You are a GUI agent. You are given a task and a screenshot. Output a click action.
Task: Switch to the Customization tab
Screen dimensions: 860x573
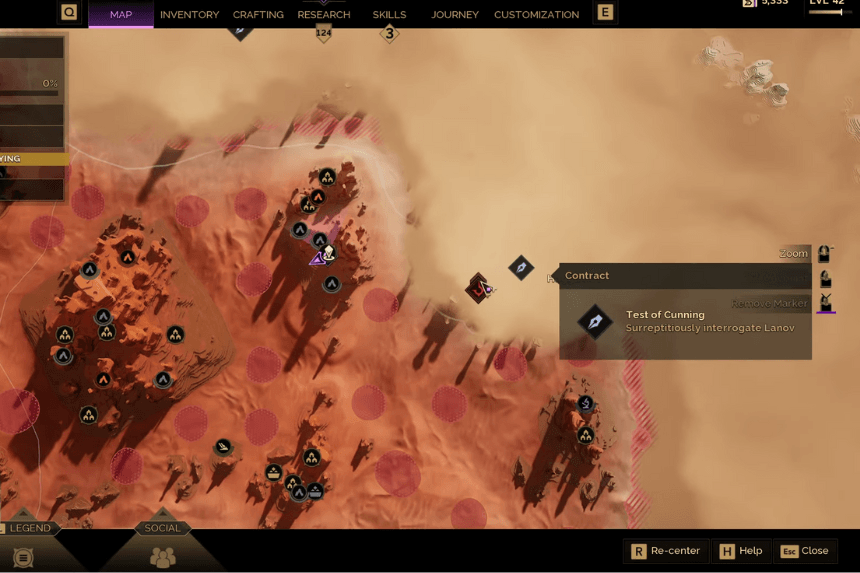click(536, 15)
